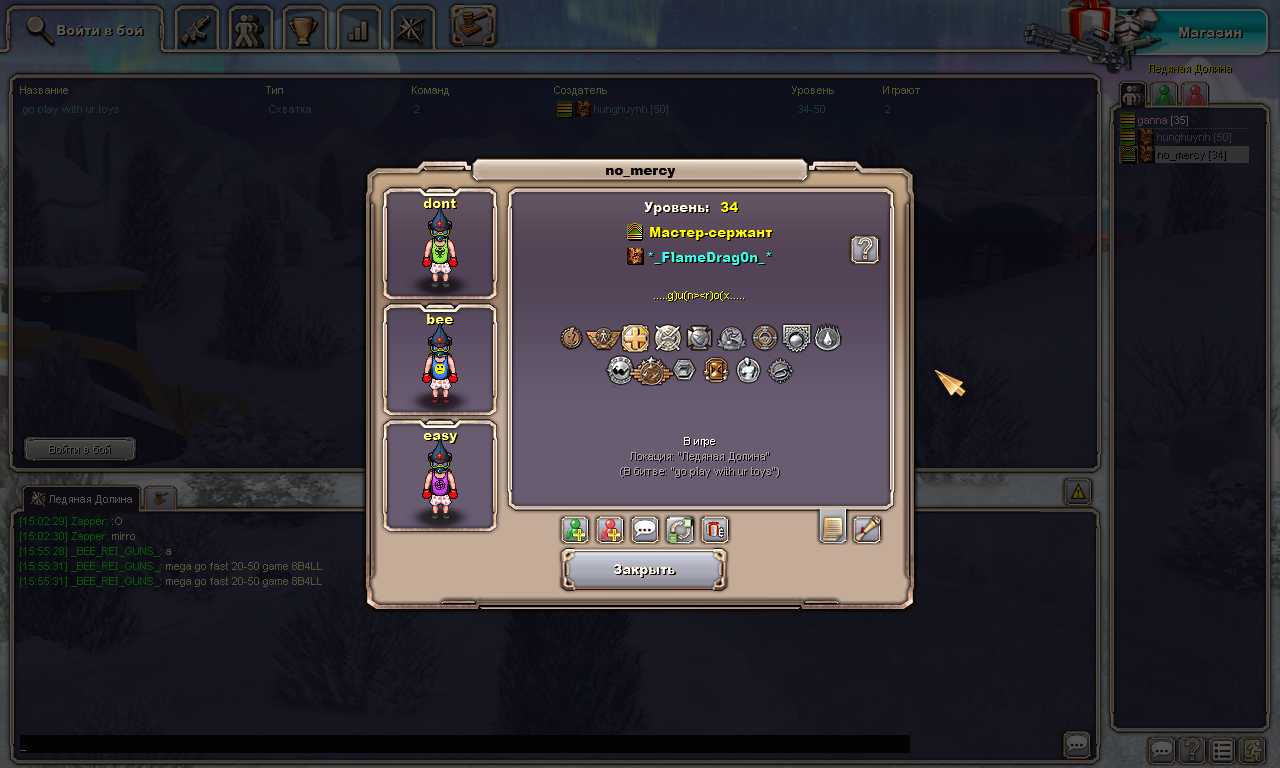Open the Магазин shop

coord(1209,32)
